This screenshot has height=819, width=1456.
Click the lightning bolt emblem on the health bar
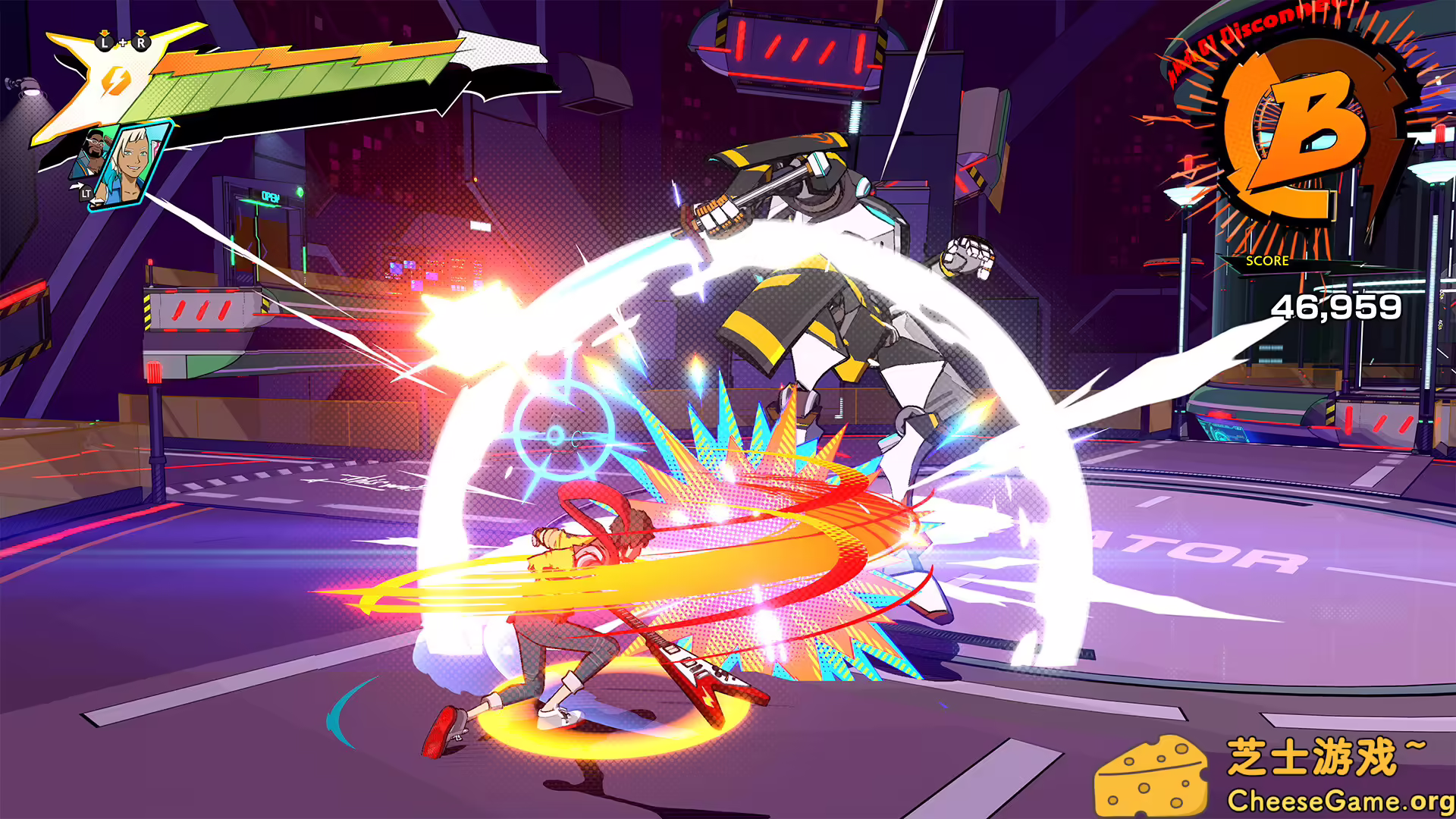click(117, 82)
